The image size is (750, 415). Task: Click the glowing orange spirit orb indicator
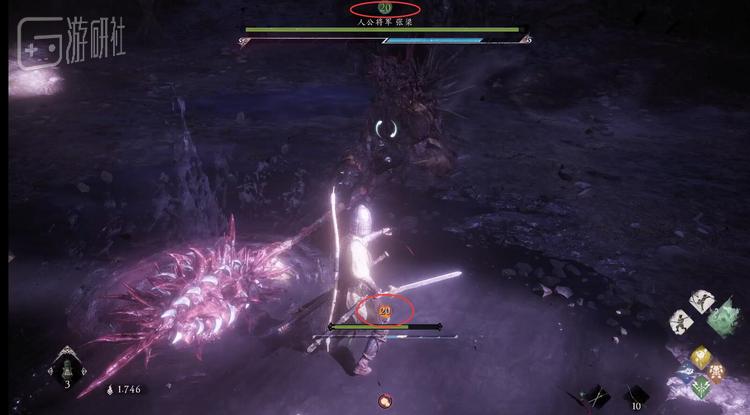[x=382, y=400]
